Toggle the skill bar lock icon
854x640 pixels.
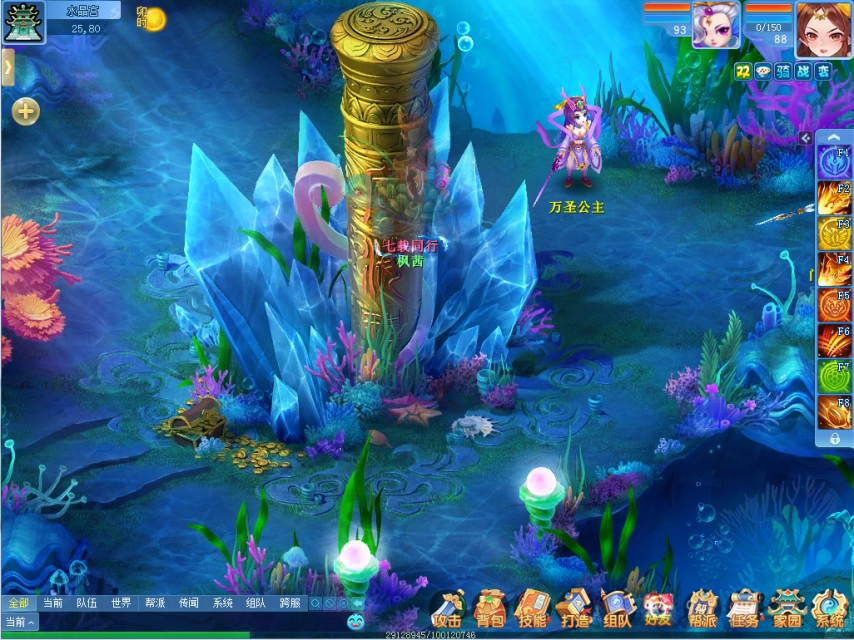coord(834,438)
